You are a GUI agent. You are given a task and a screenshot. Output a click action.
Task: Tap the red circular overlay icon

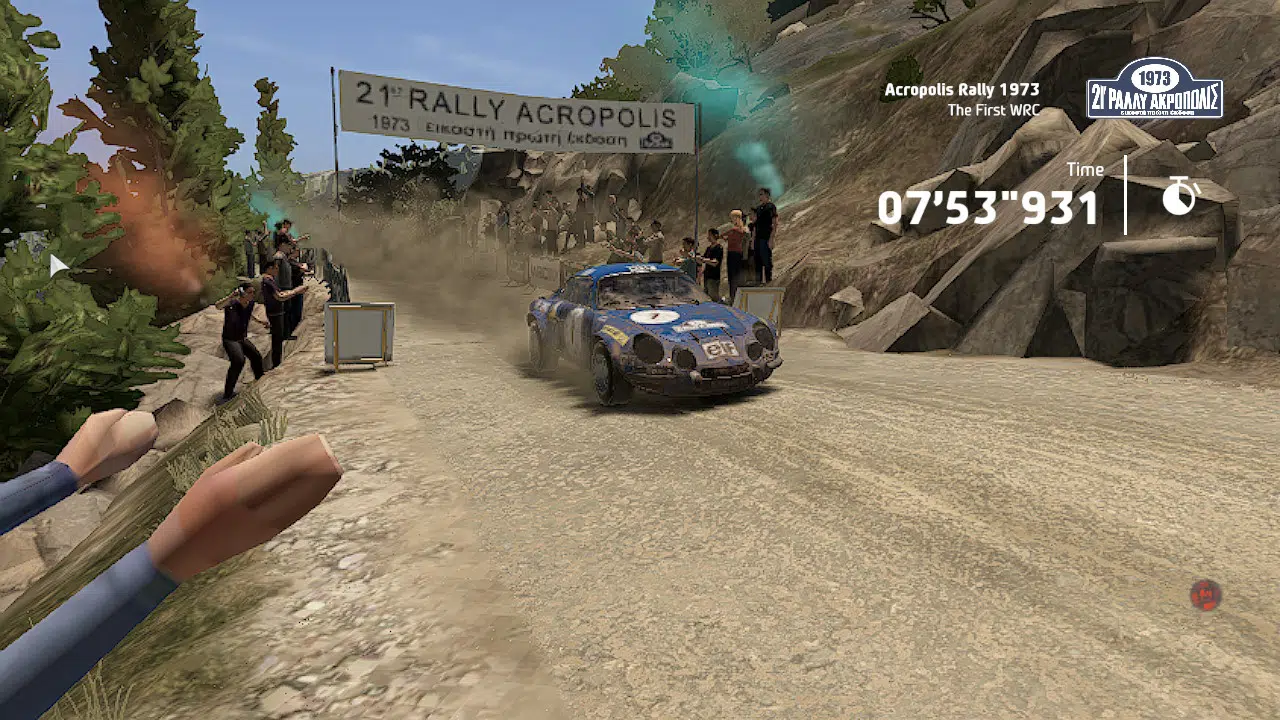click(x=1205, y=595)
